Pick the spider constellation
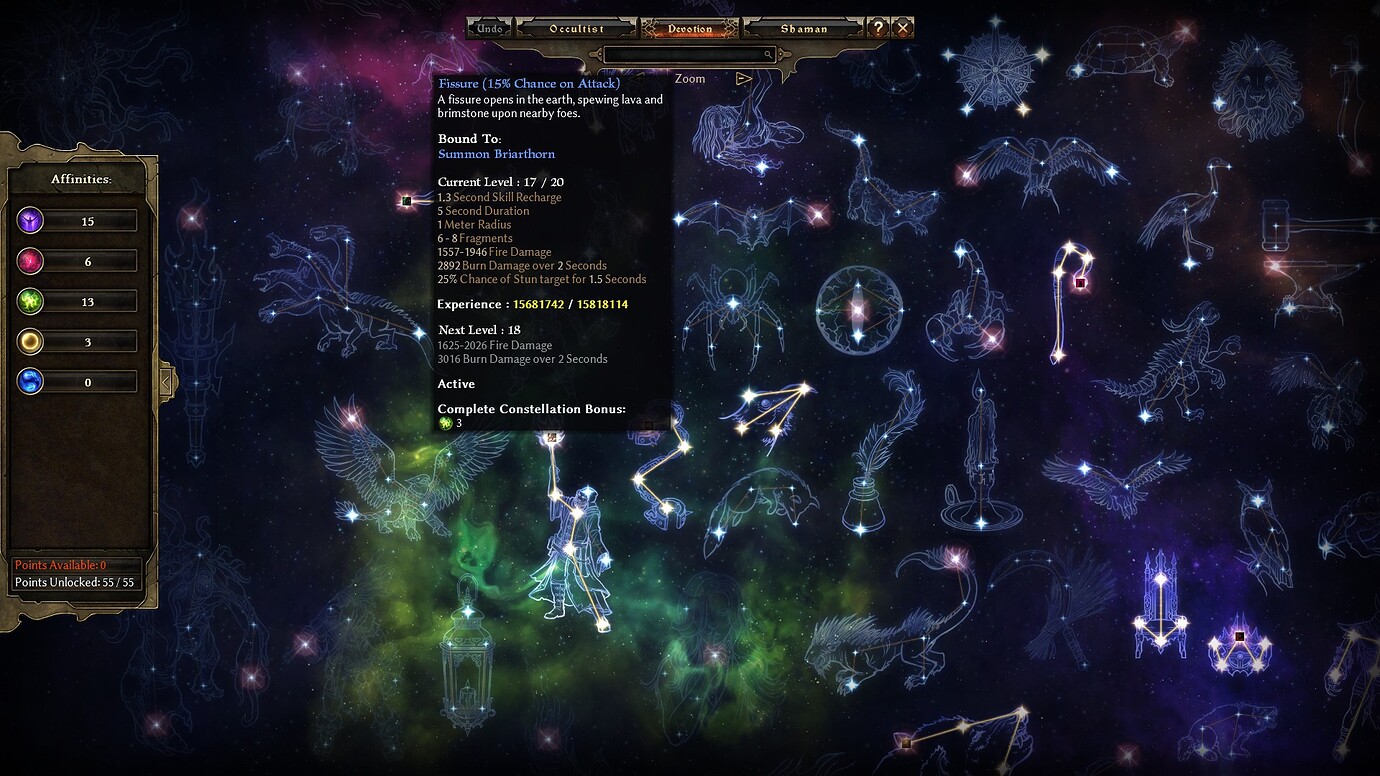 tap(734, 305)
